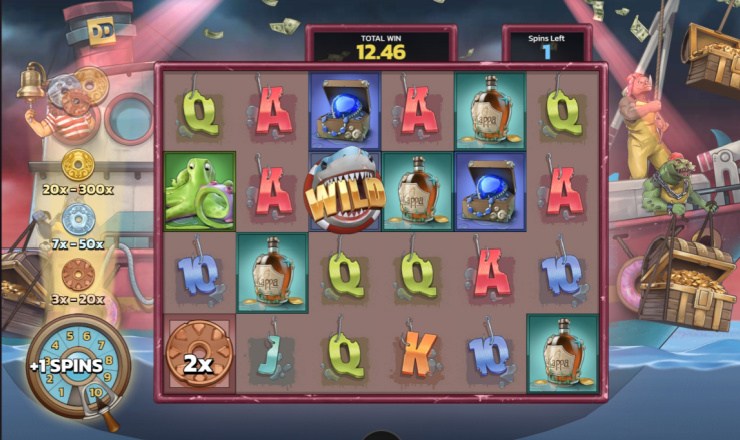Image resolution: width=740 pixels, height=440 pixels.
Task: Select the shark WILD symbol
Action: pyautogui.click(x=344, y=193)
